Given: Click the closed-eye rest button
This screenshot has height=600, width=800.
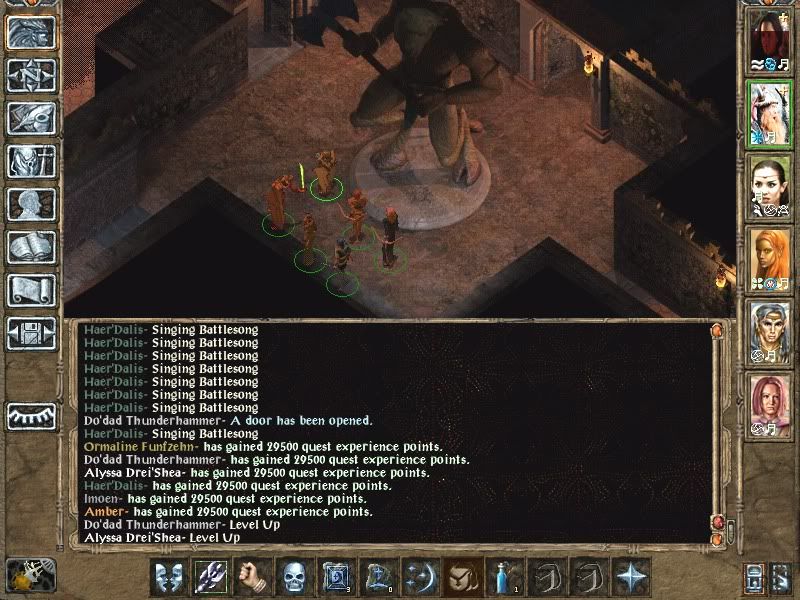Looking at the screenshot, I should pyautogui.click(x=31, y=415).
